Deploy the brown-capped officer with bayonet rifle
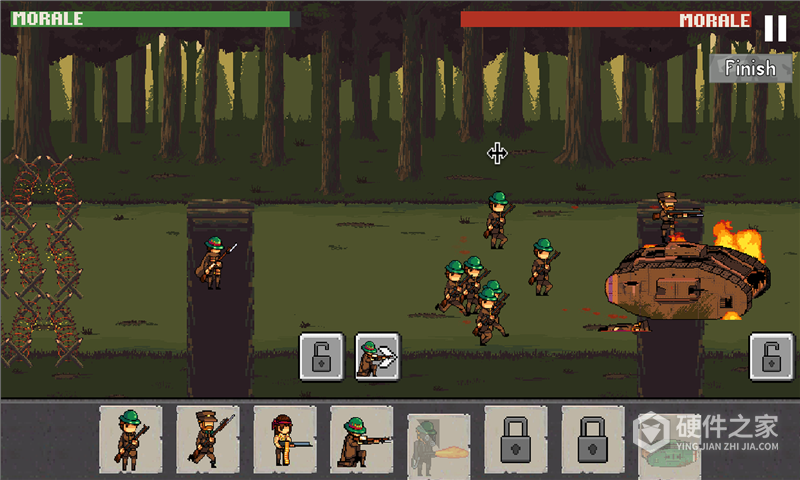Viewport: 800px width, 480px height. click(x=207, y=438)
